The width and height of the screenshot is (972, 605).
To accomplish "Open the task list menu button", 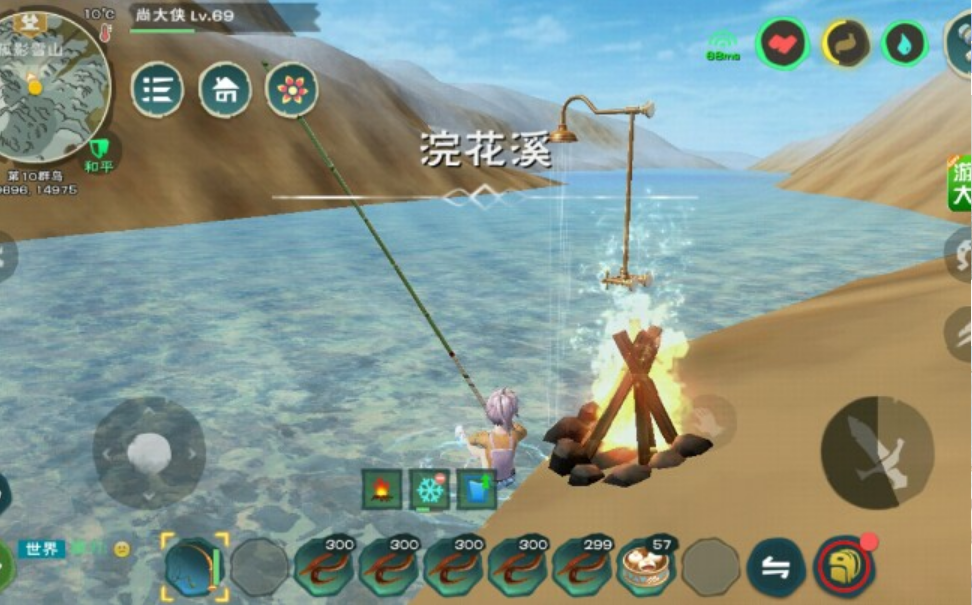I will click(157, 90).
